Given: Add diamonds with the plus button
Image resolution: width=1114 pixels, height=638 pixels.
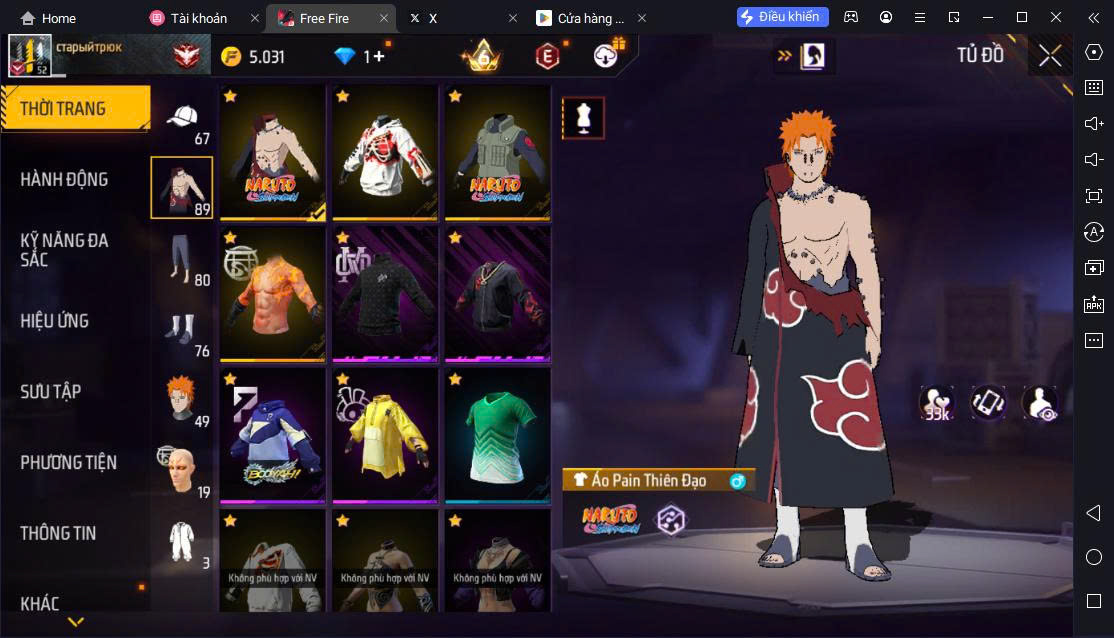Looking at the screenshot, I should (x=378, y=57).
